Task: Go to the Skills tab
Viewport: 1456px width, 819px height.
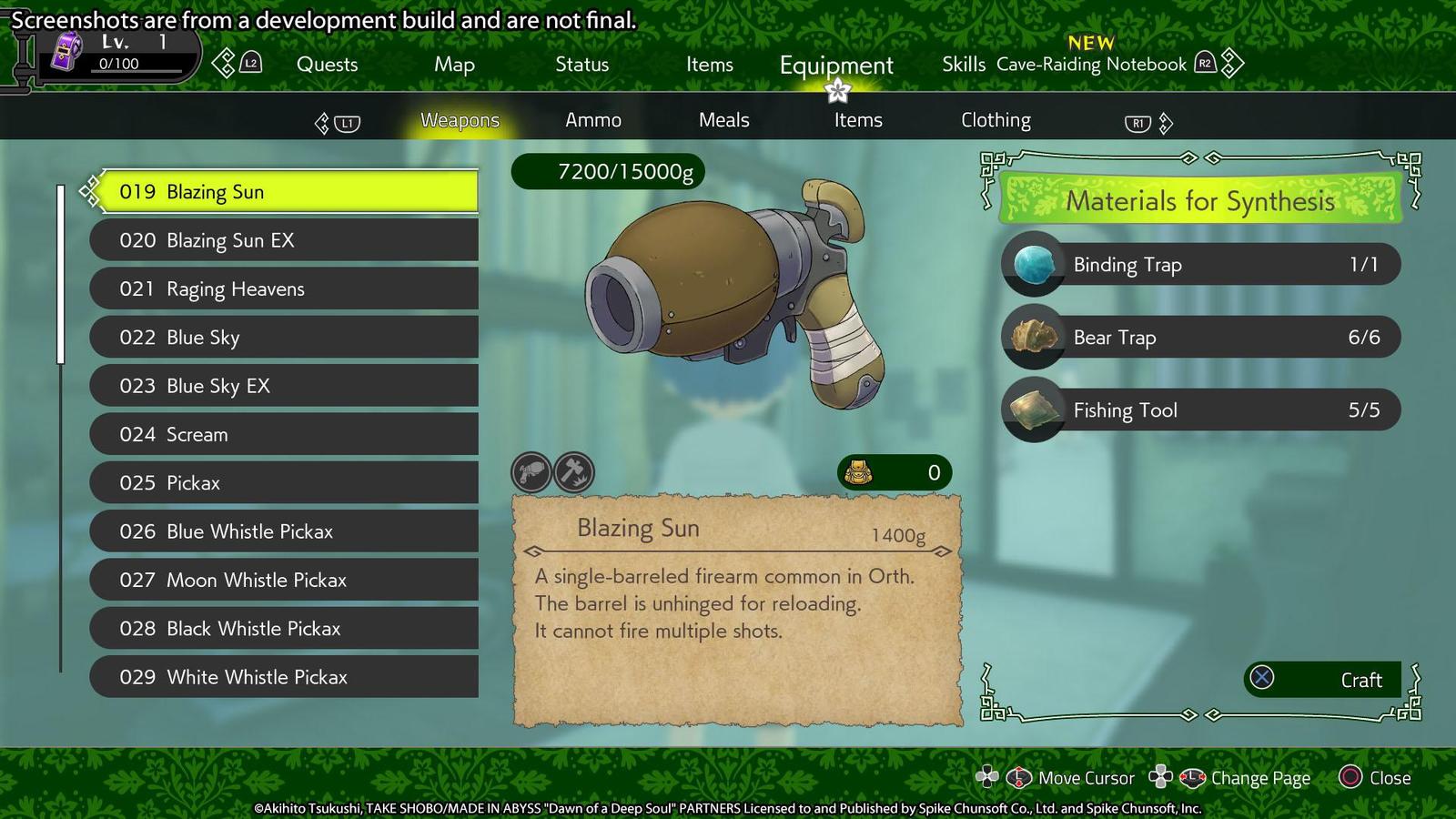Action: [x=963, y=65]
